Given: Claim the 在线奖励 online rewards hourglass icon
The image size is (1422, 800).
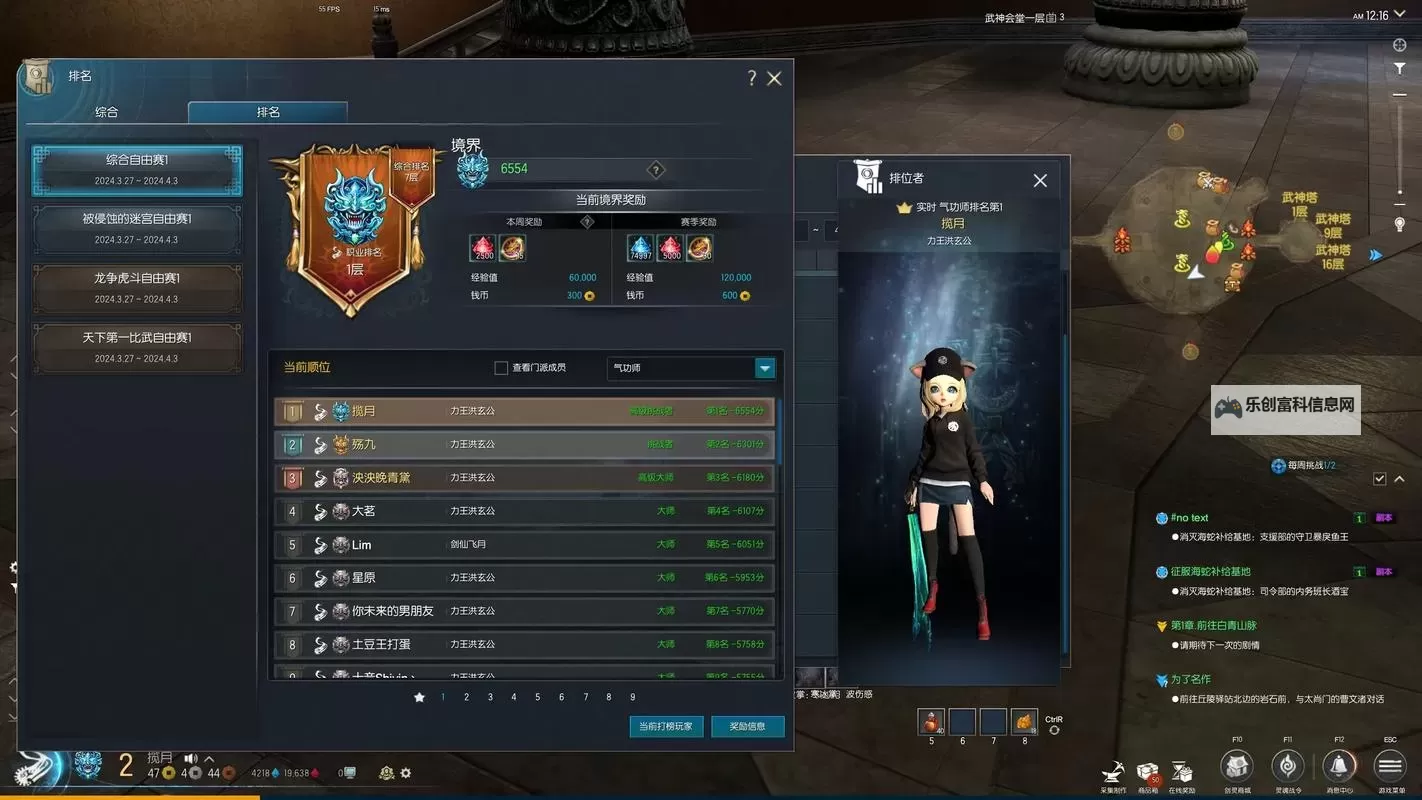Looking at the screenshot, I should point(1183,770).
